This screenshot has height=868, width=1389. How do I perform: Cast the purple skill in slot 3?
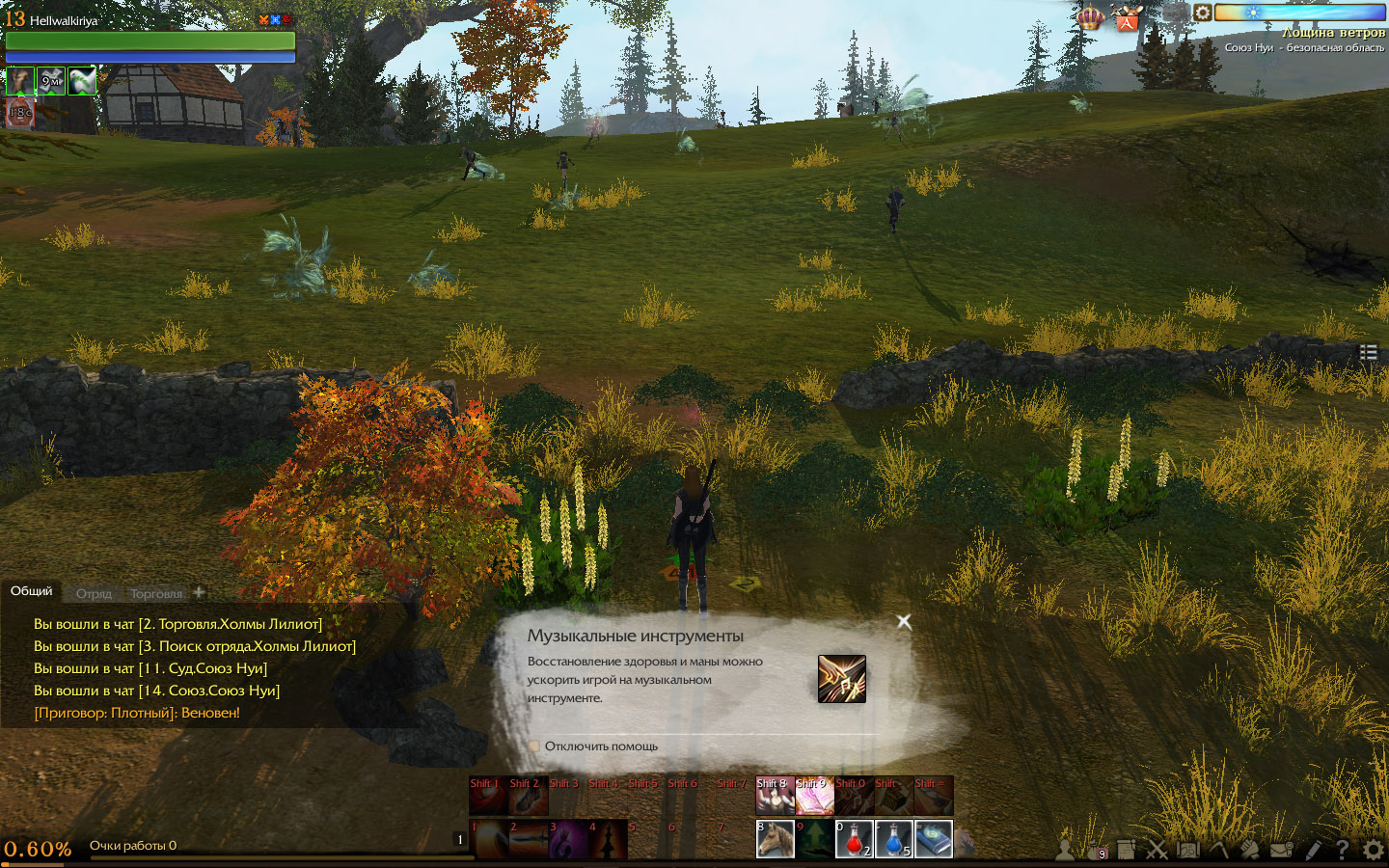[x=567, y=839]
